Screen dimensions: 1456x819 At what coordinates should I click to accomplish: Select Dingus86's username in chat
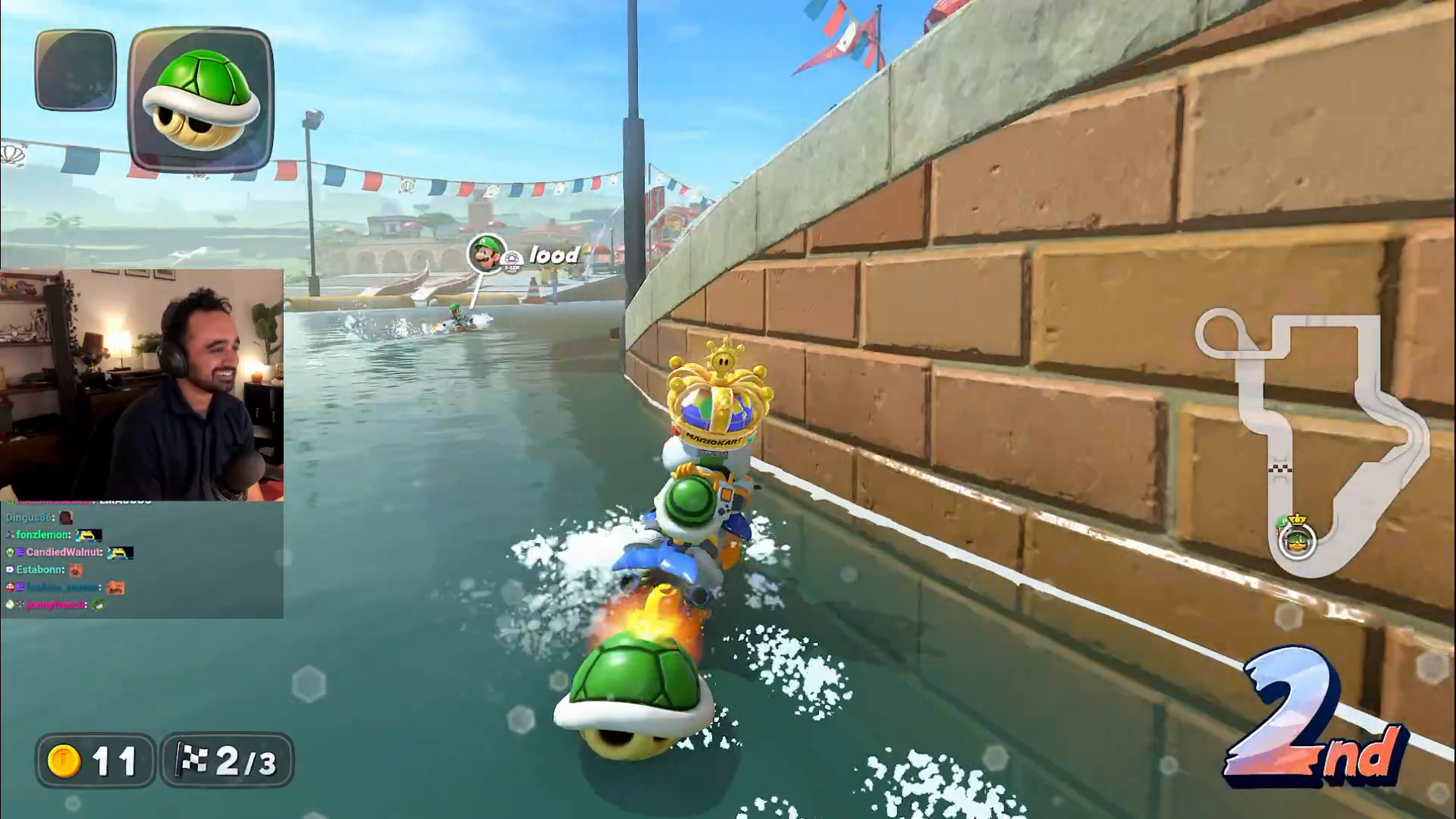29,517
